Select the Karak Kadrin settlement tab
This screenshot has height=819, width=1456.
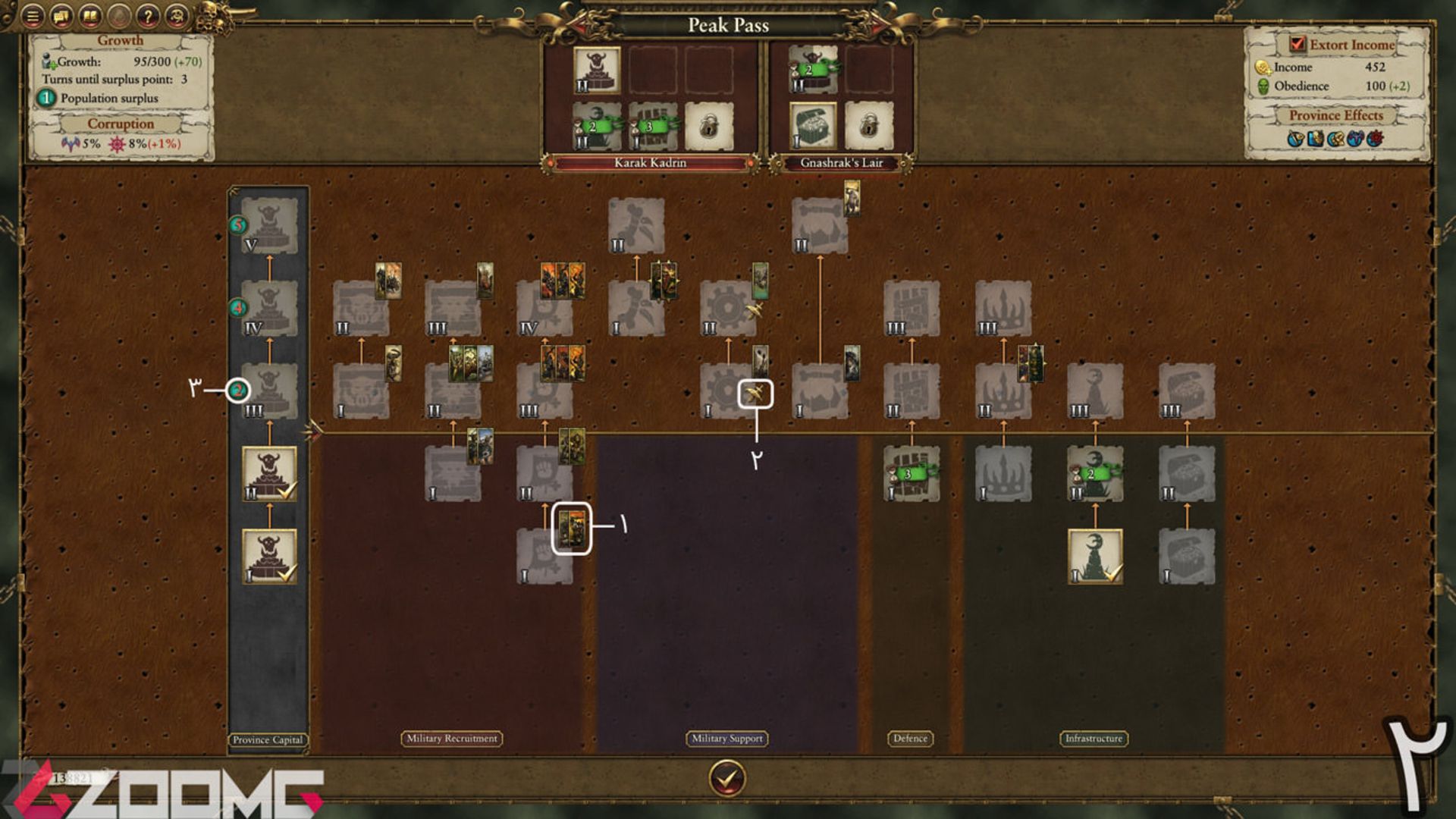650,163
